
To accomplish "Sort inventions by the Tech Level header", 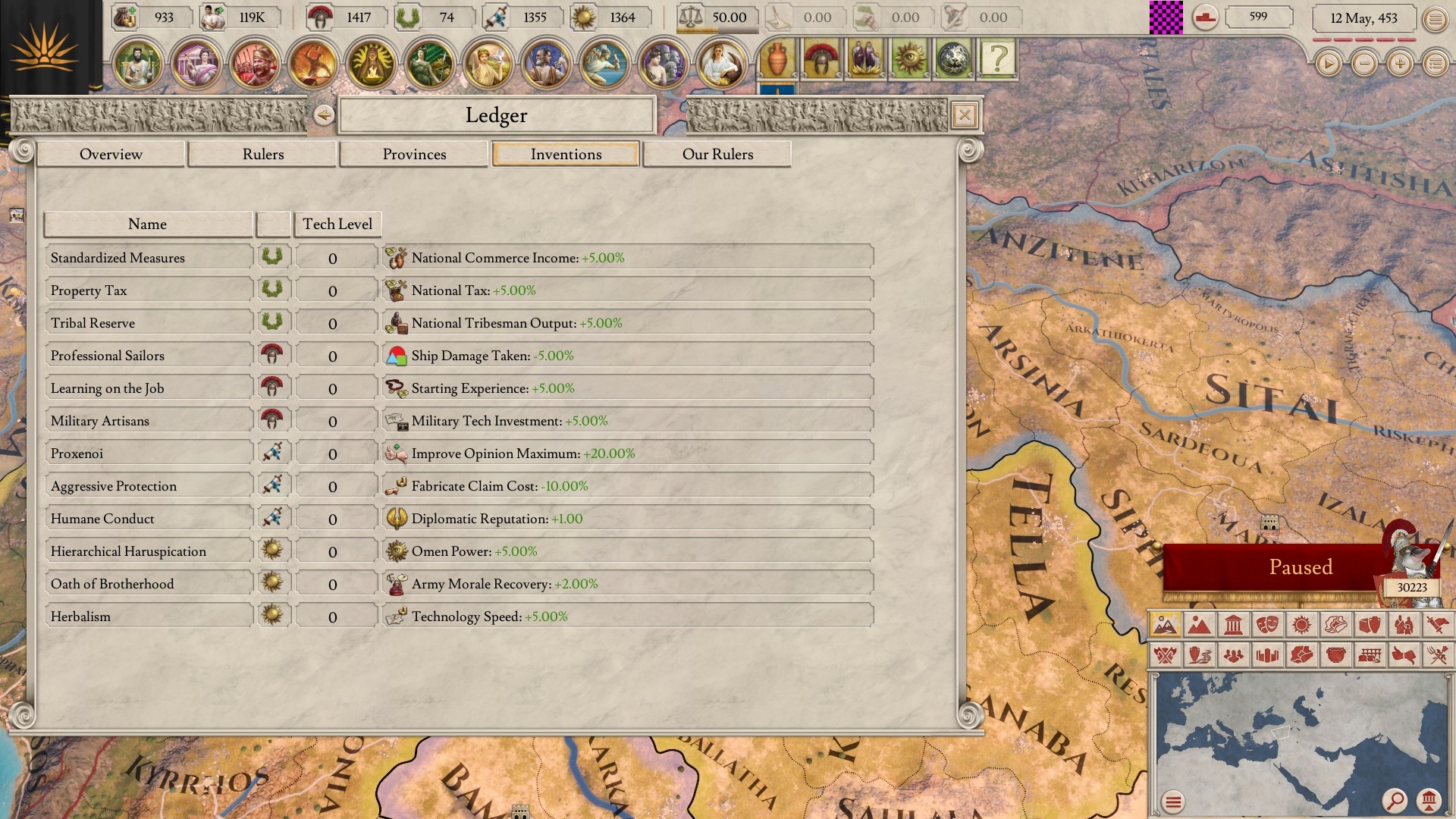I will point(337,224).
